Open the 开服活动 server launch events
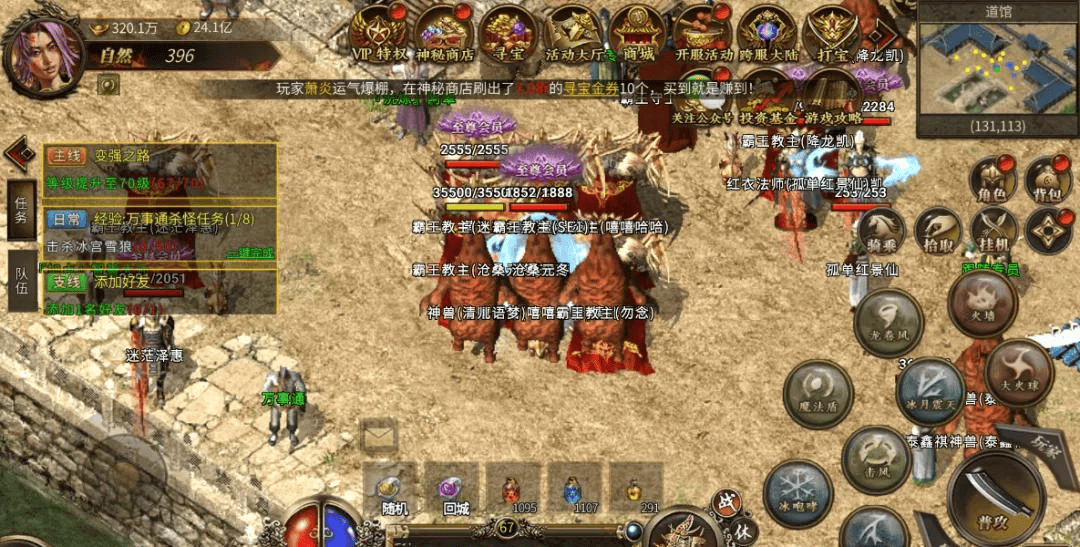Screen dimensions: 1080x547 (704, 33)
